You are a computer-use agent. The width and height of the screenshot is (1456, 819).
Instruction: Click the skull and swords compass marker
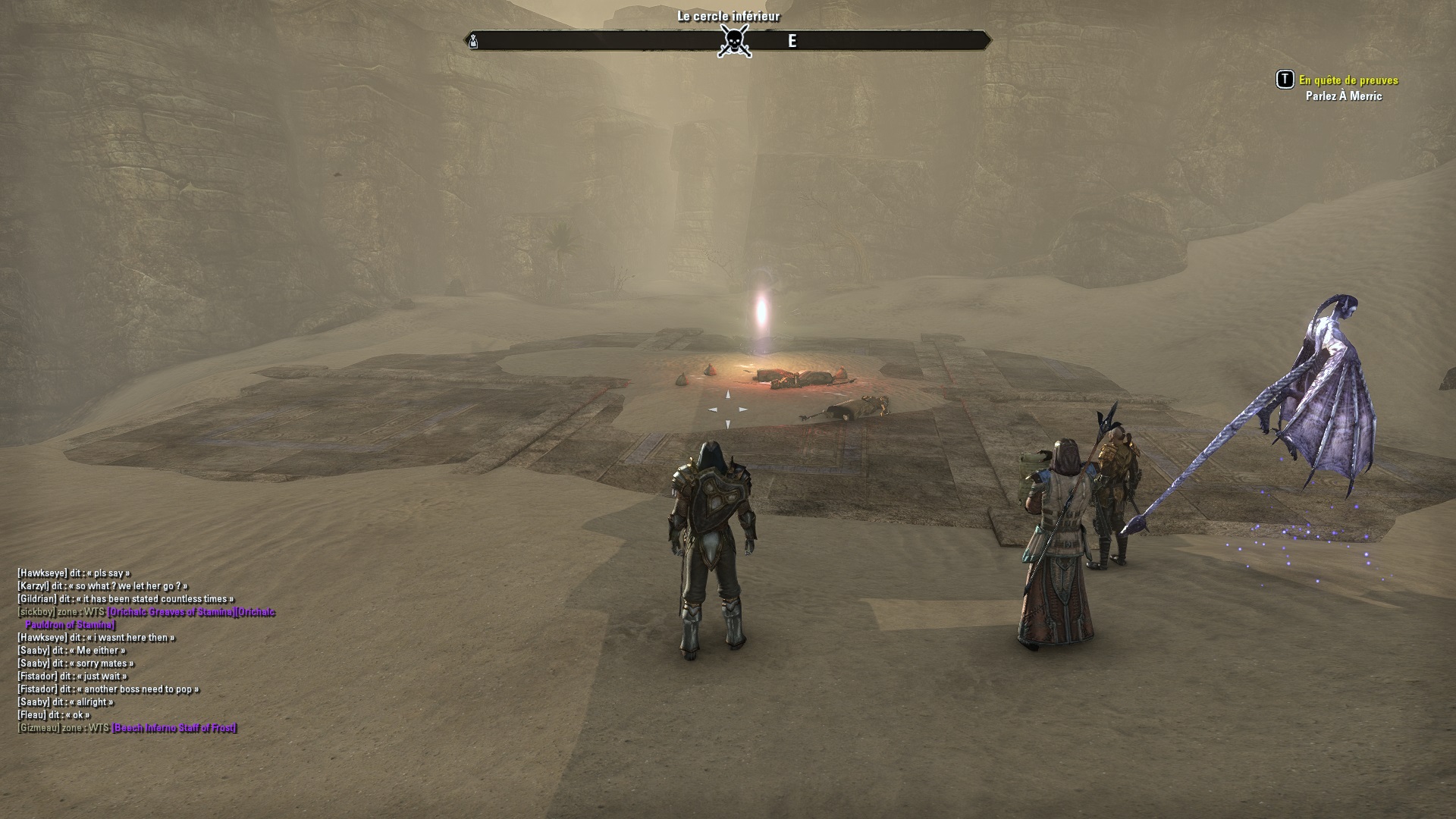pyautogui.click(x=734, y=40)
